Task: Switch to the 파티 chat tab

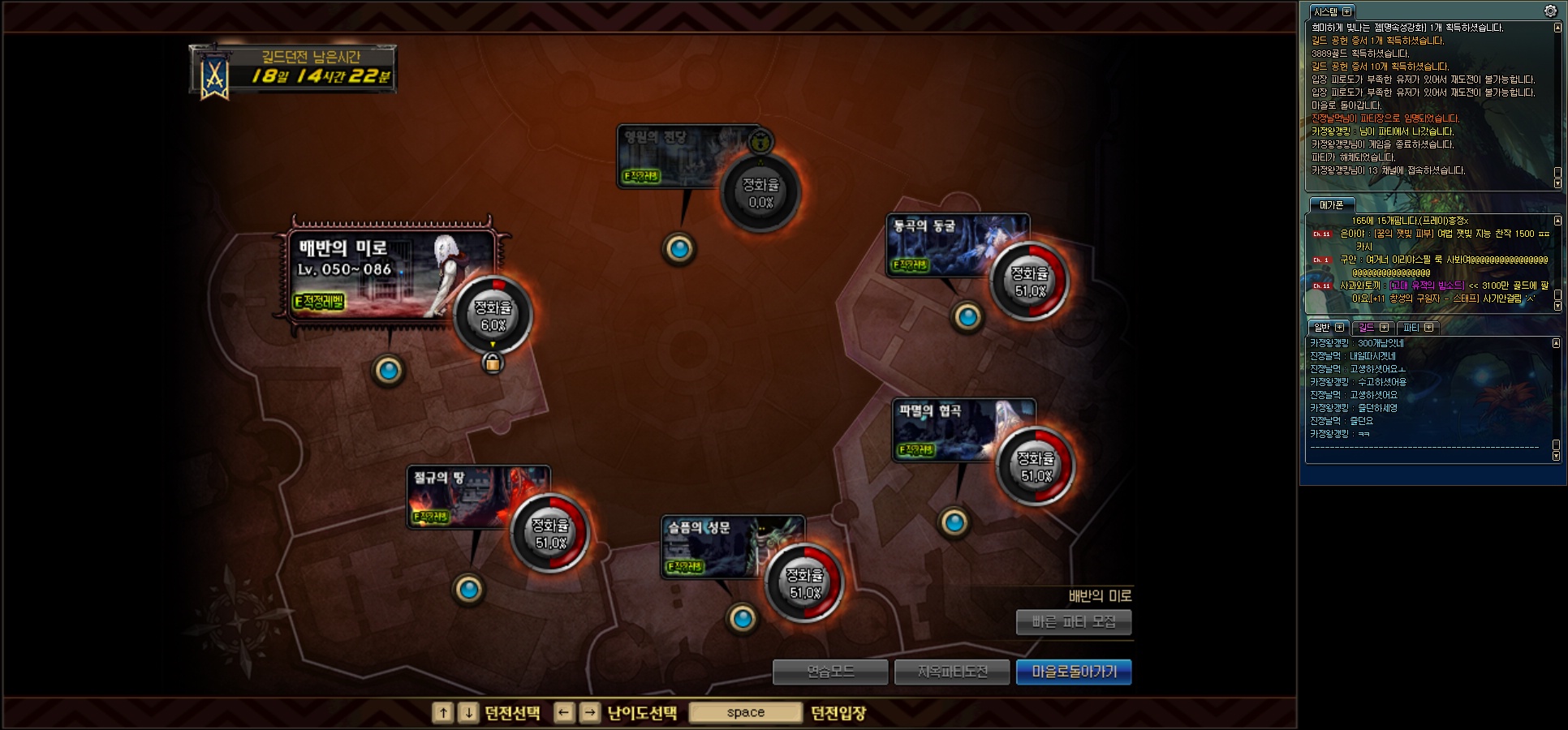Action: point(1411,327)
